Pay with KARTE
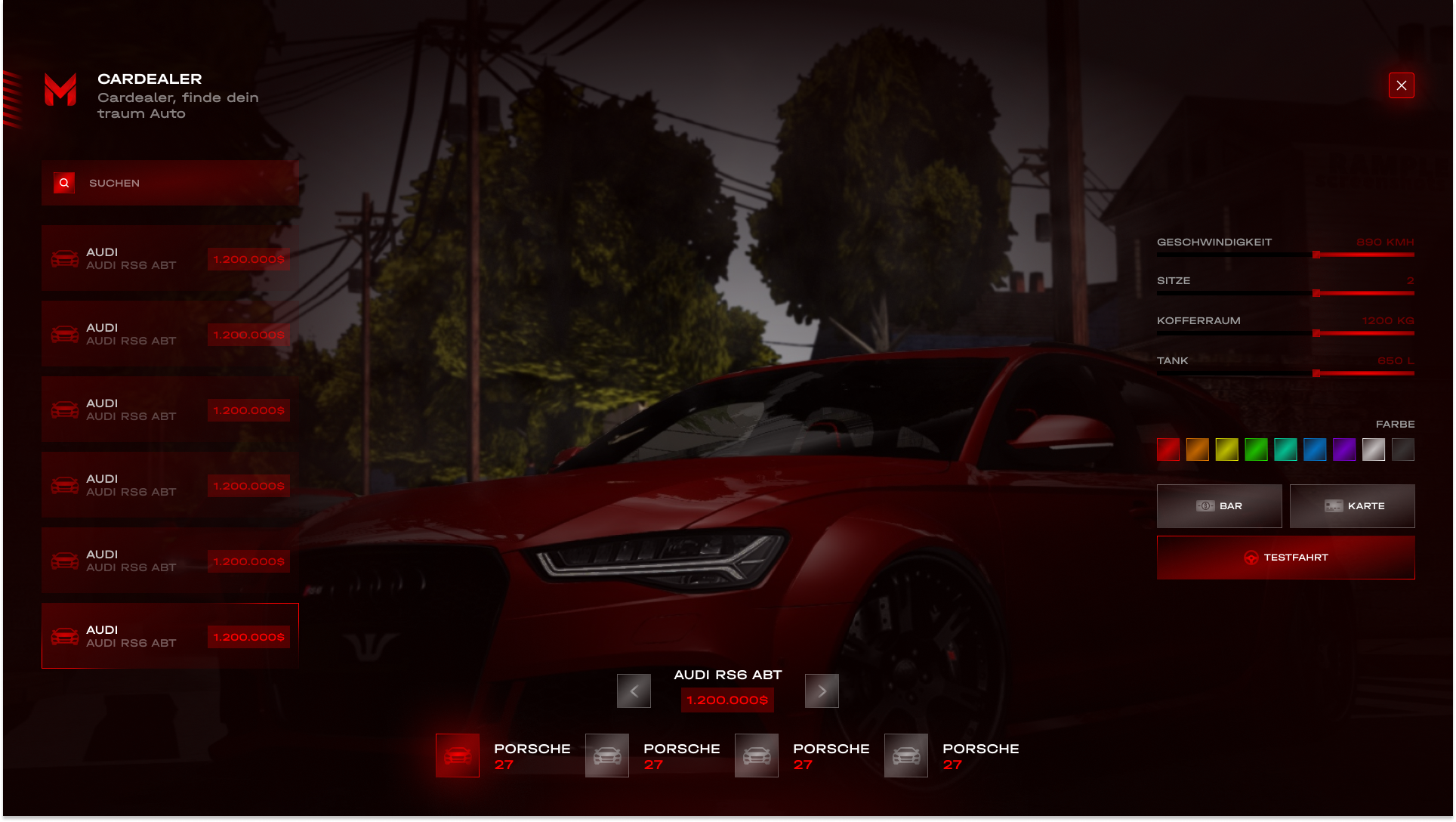 click(x=1353, y=505)
